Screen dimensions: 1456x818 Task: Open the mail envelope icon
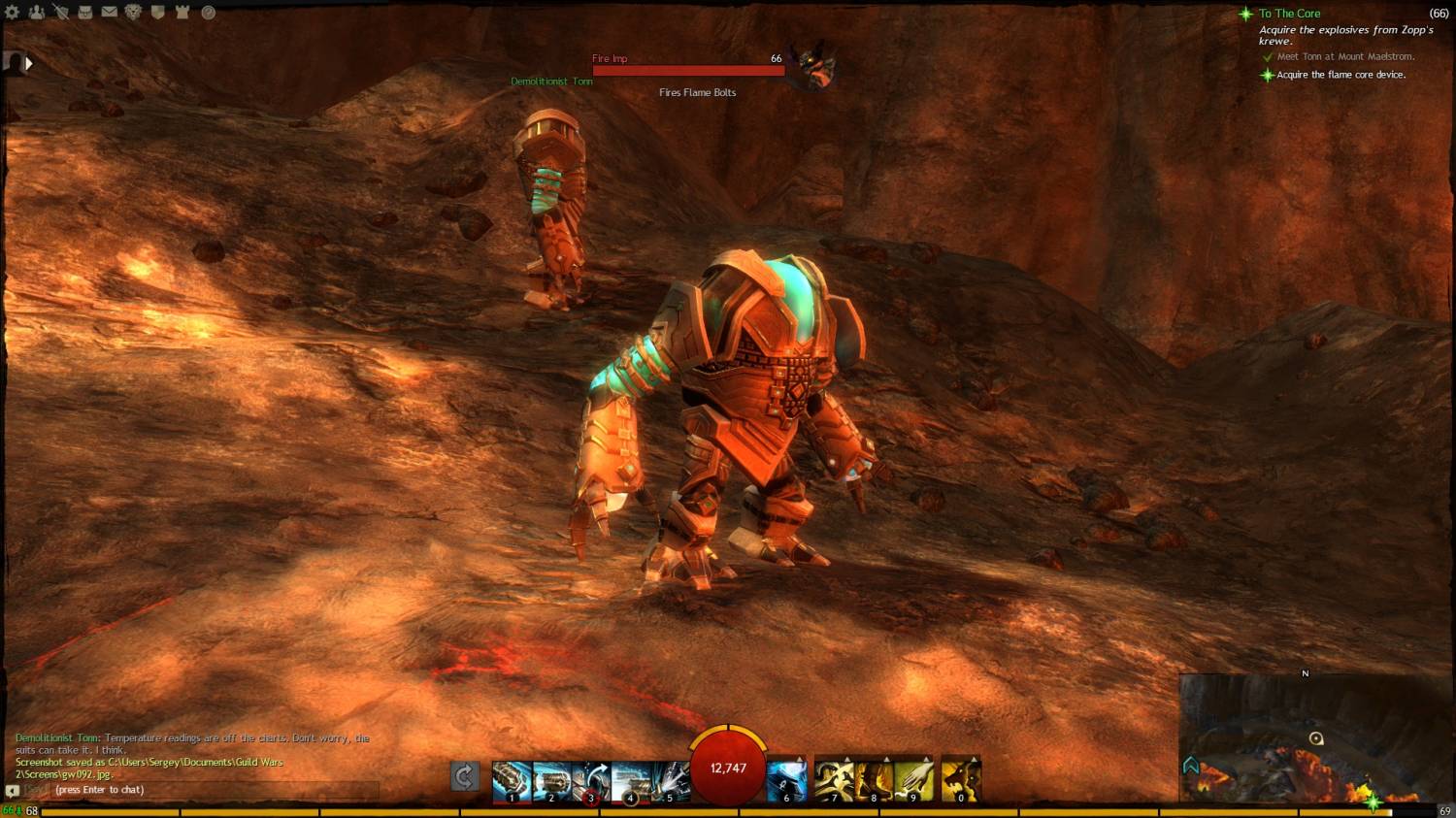(110, 13)
